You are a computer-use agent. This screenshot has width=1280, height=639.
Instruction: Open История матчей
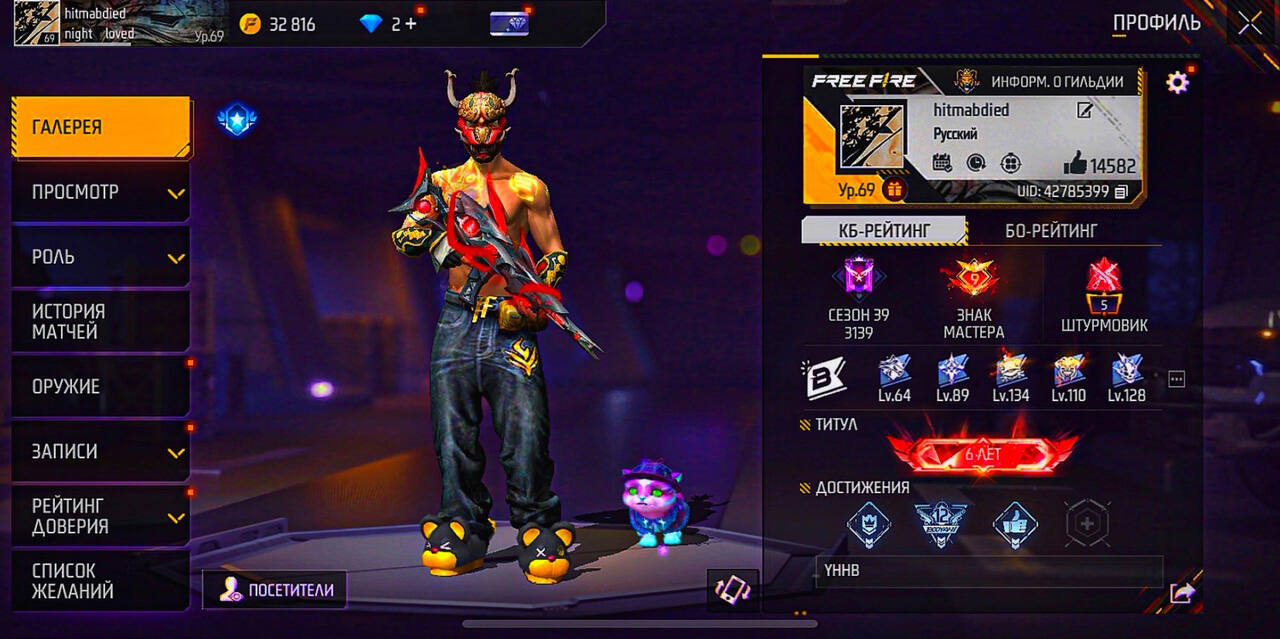coord(100,322)
